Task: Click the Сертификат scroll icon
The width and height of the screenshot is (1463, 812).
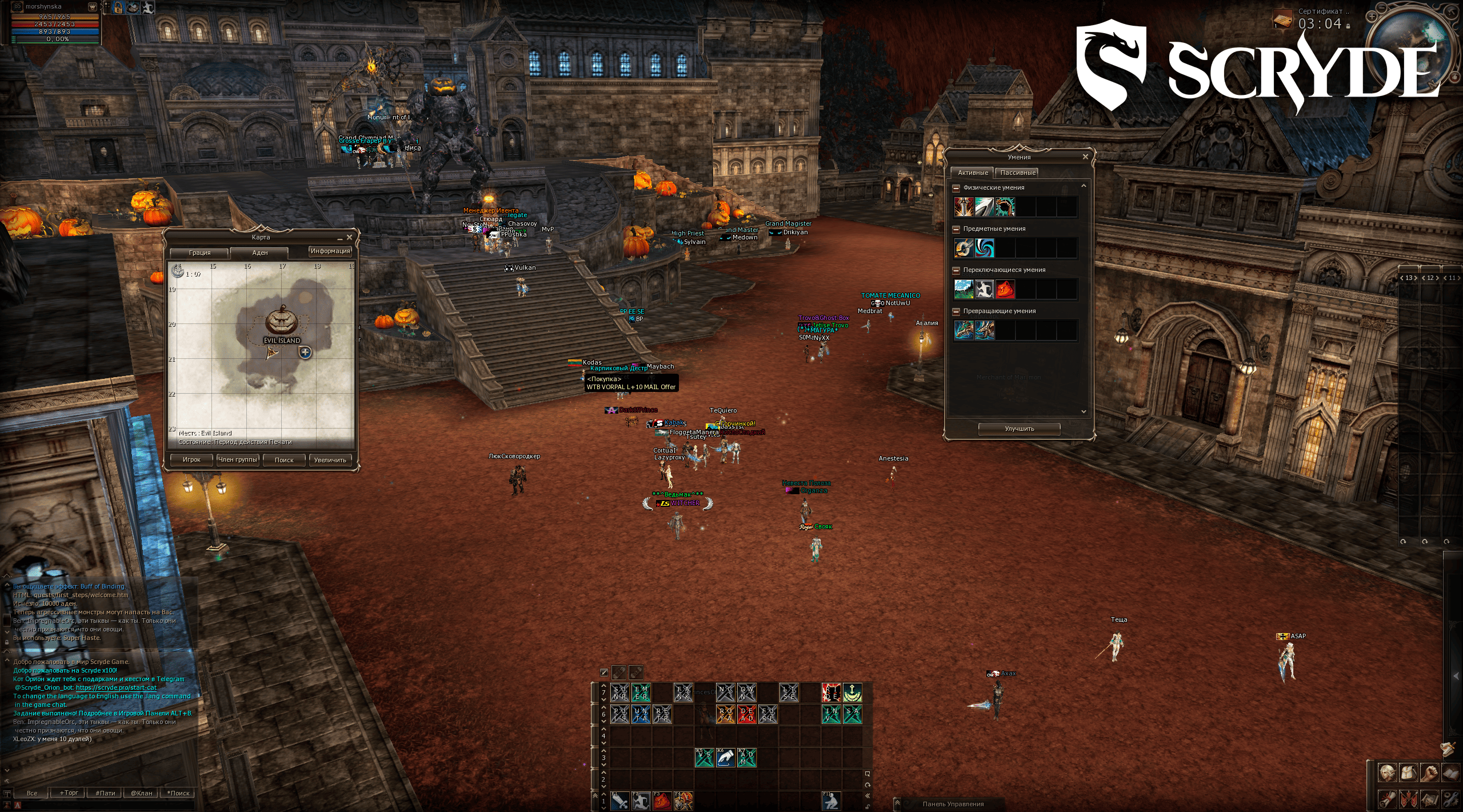Action: [x=1283, y=19]
